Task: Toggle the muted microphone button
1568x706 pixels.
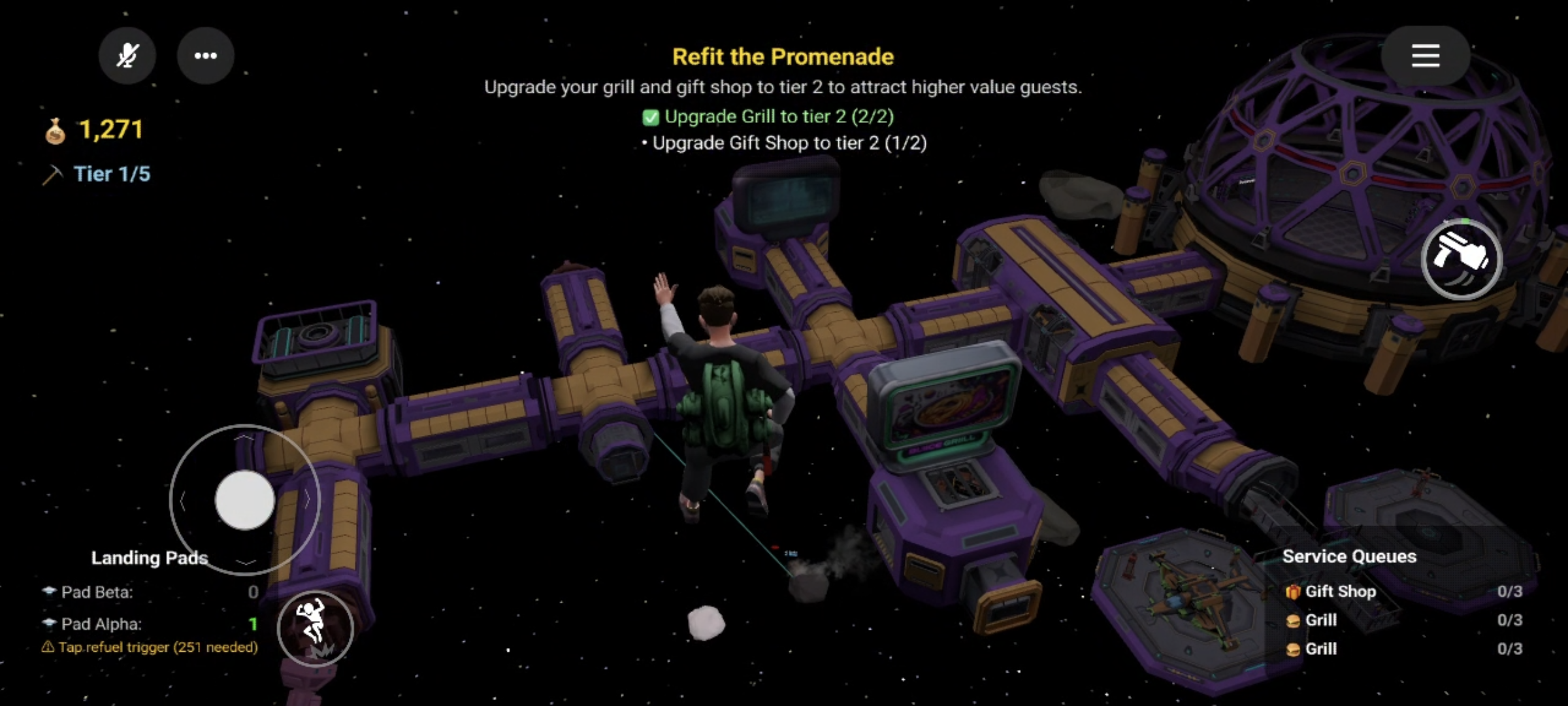Action: pos(127,56)
